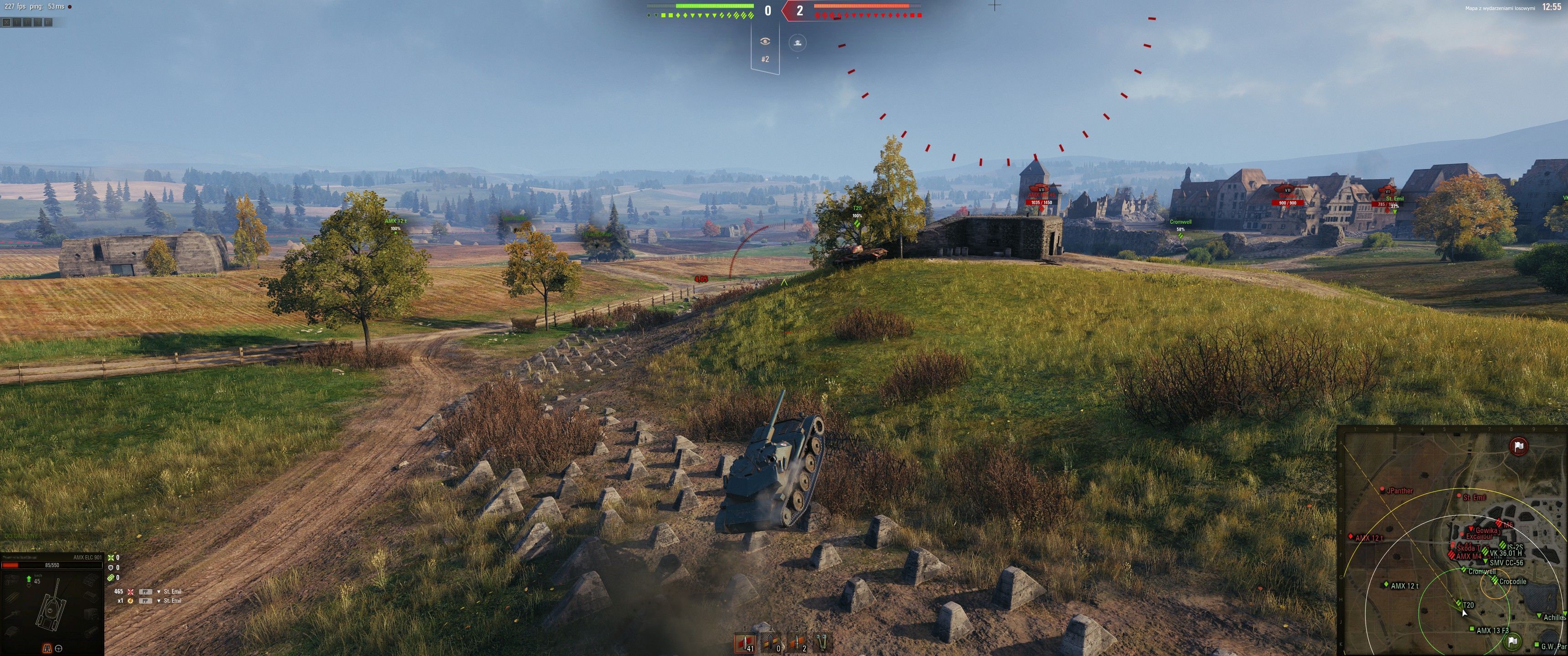Ping the red enemy base flag on minimap

click(x=1519, y=446)
